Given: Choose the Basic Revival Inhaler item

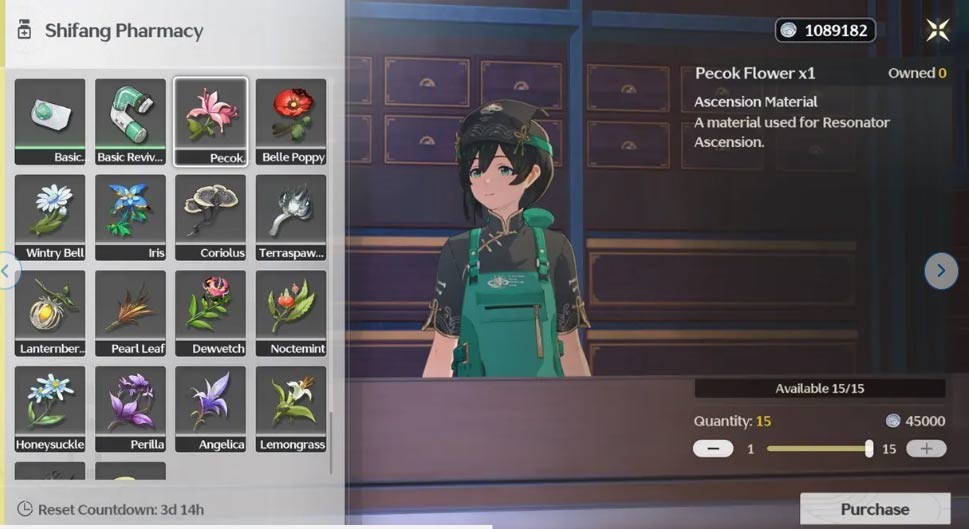Looking at the screenshot, I should 130,121.
